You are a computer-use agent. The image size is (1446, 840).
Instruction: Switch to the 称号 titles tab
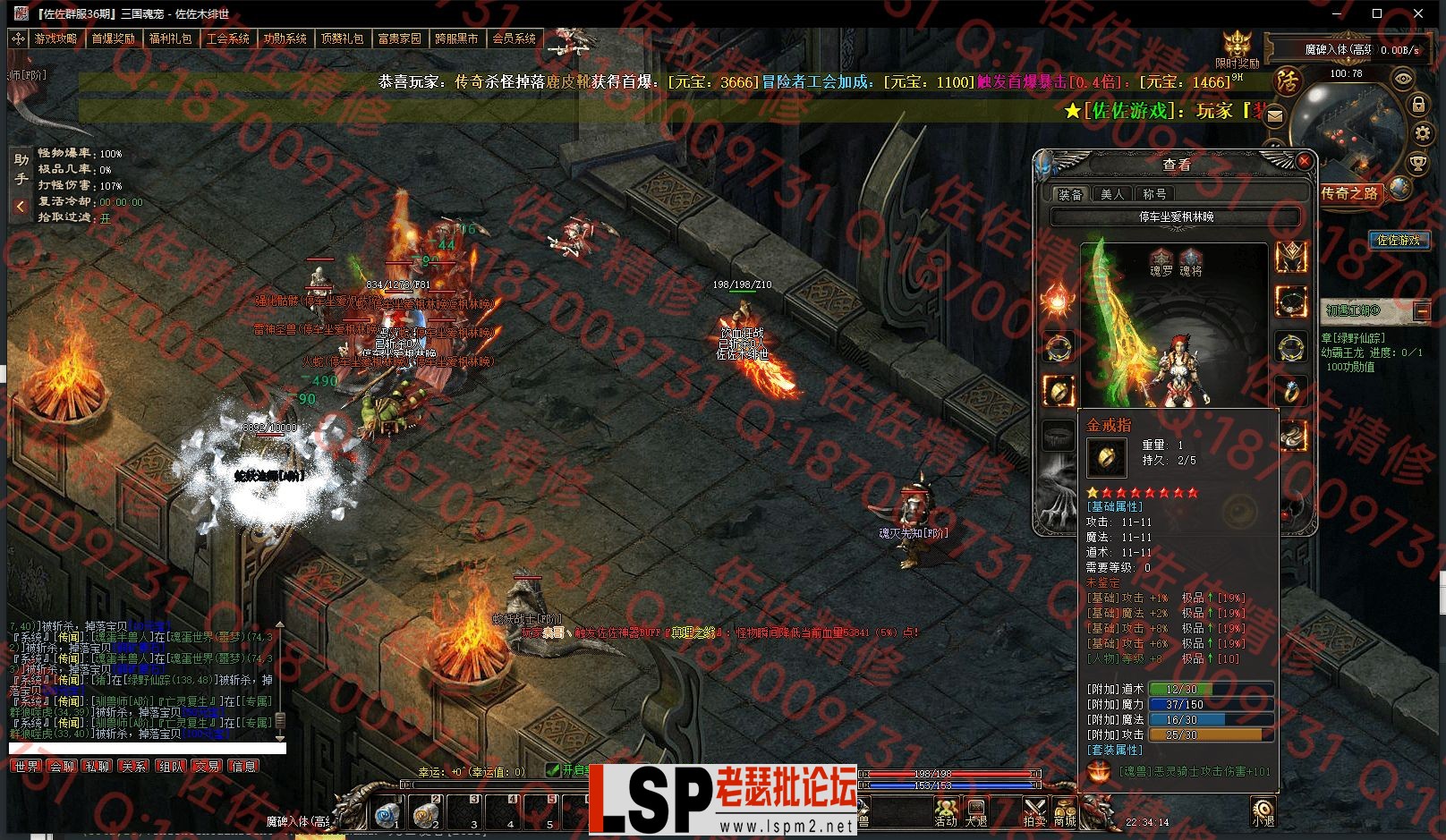tap(1154, 194)
